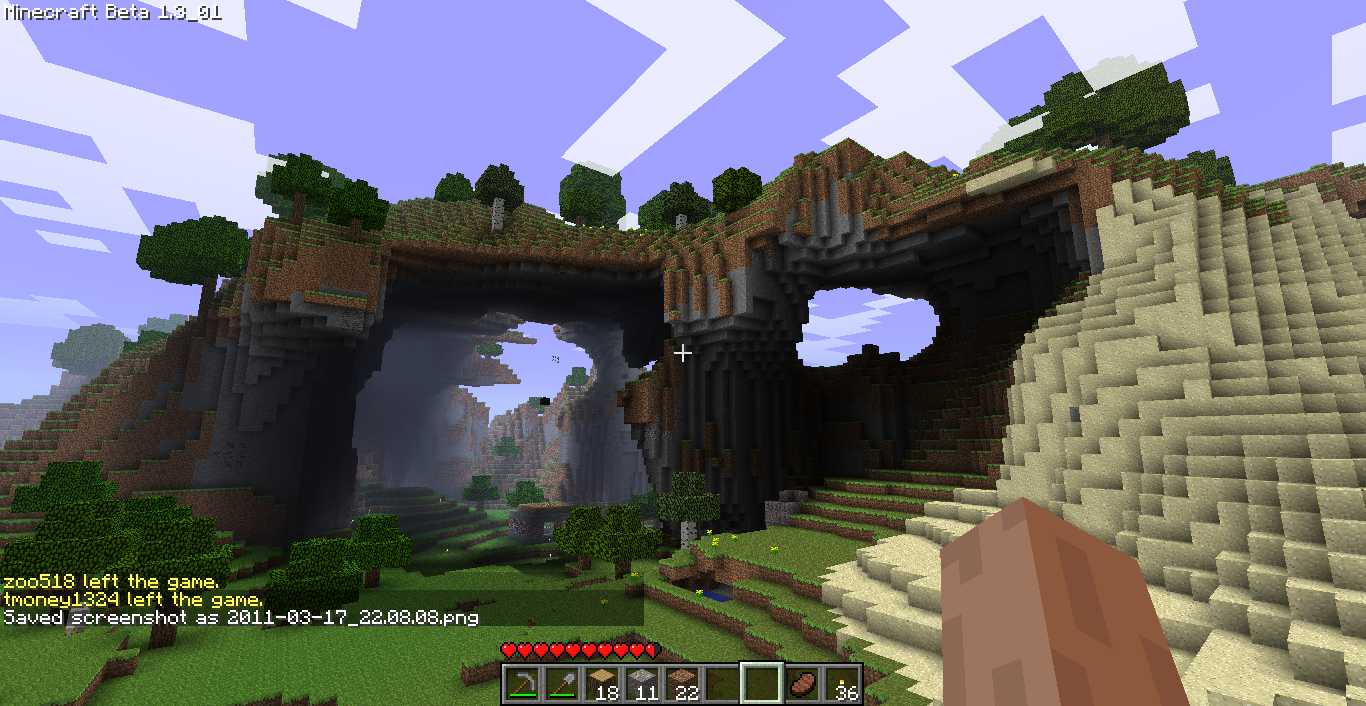Select the stone pickaxe hotbar slot
The height and width of the screenshot is (706, 1366).
tap(521, 684)
